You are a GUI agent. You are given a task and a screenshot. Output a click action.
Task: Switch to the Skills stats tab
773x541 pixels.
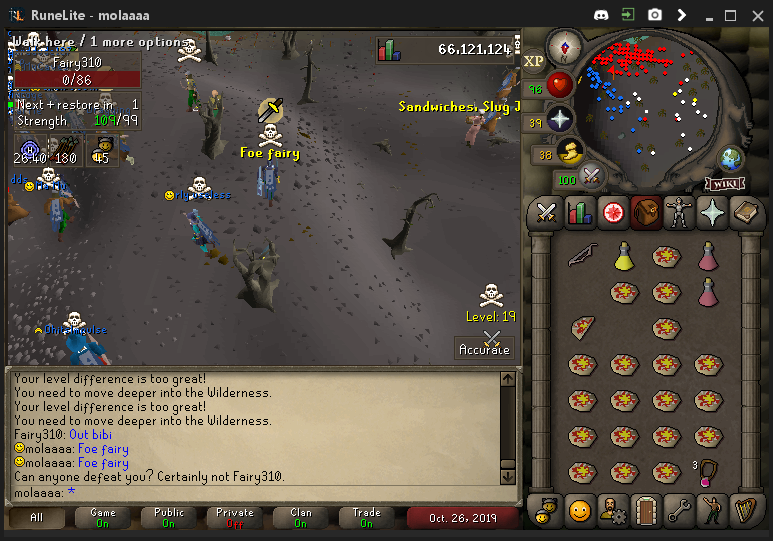point(580,212)
